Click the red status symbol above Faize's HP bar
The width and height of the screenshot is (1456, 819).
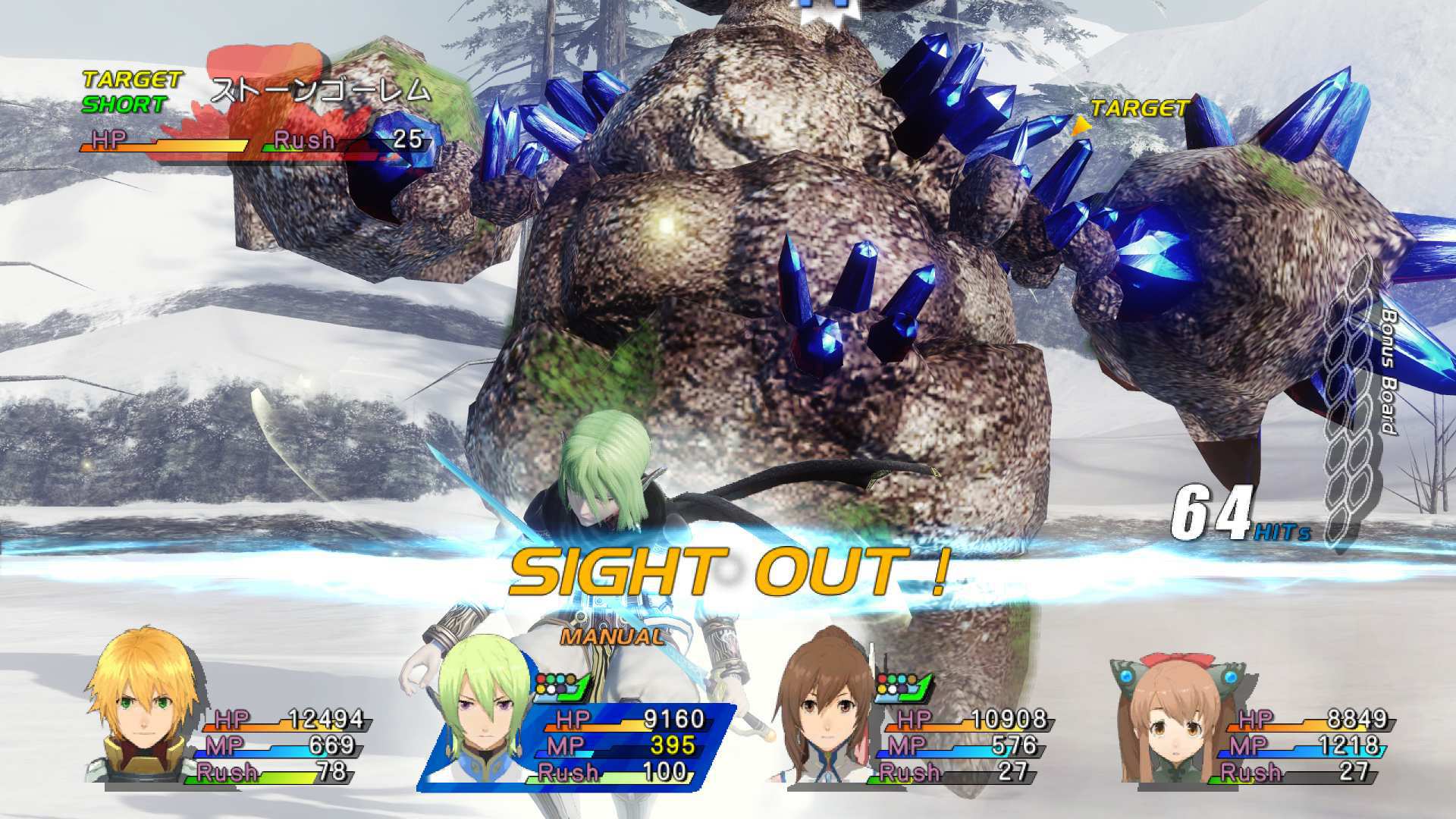541,679
